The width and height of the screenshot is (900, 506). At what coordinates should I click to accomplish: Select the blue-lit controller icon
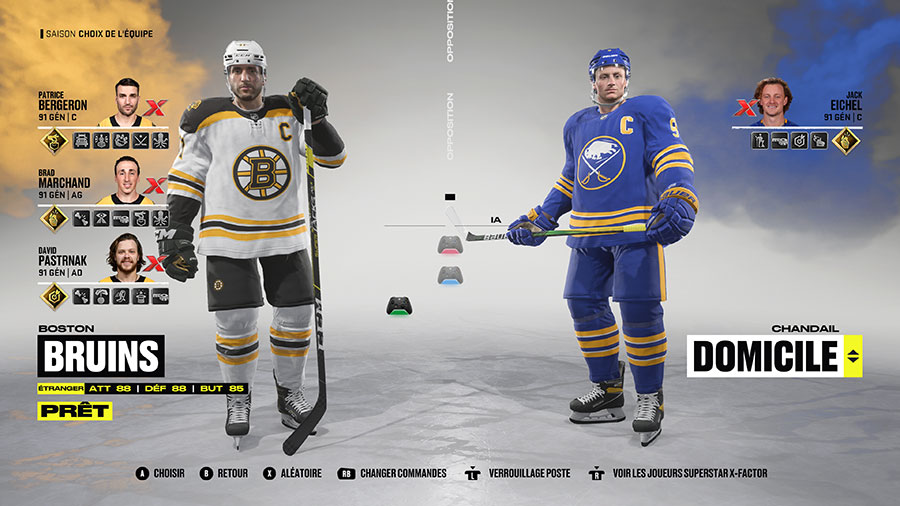(x=449, y=274)
